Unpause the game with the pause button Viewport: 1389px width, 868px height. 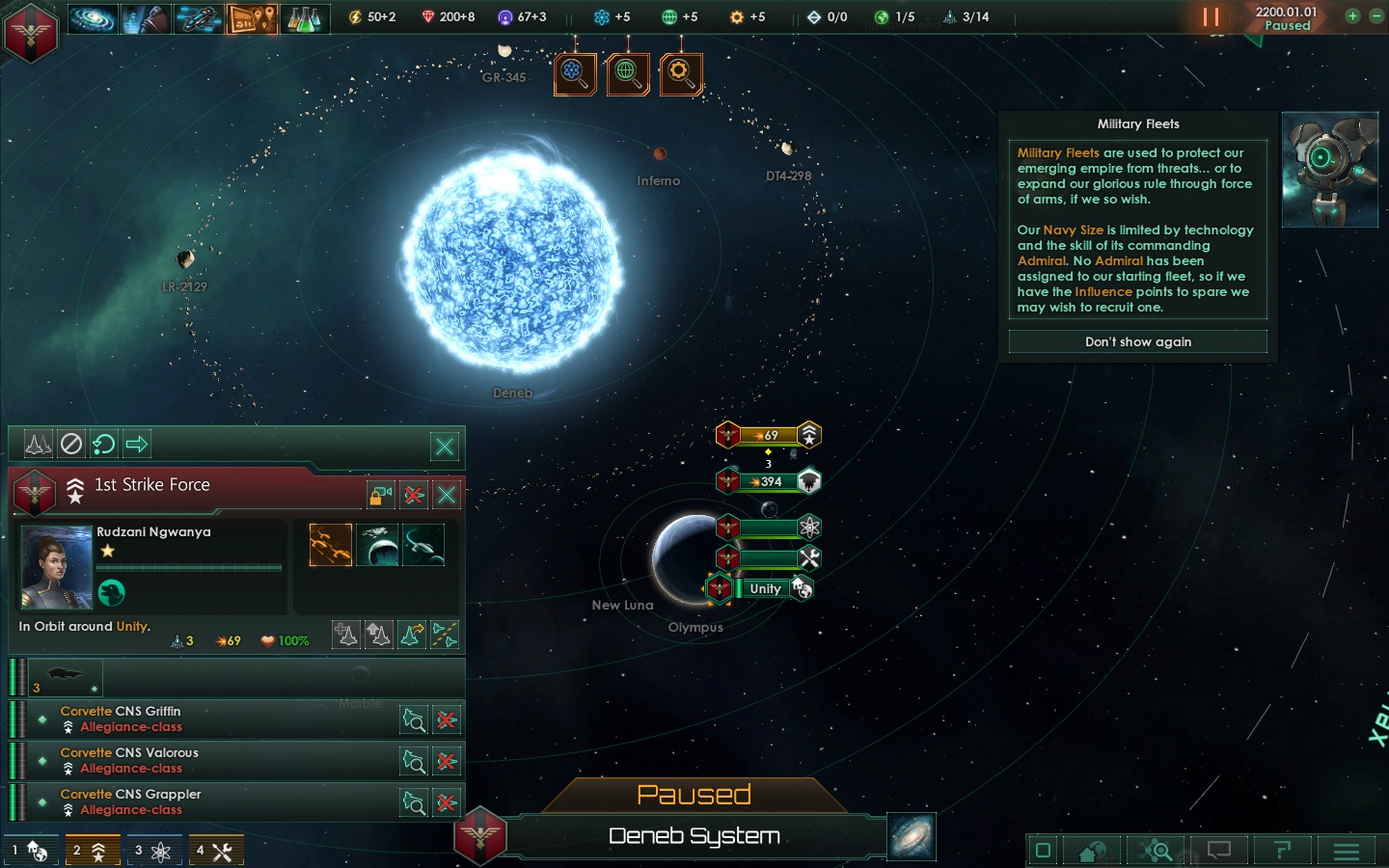pyautogui.click(x=1211, y=17)
